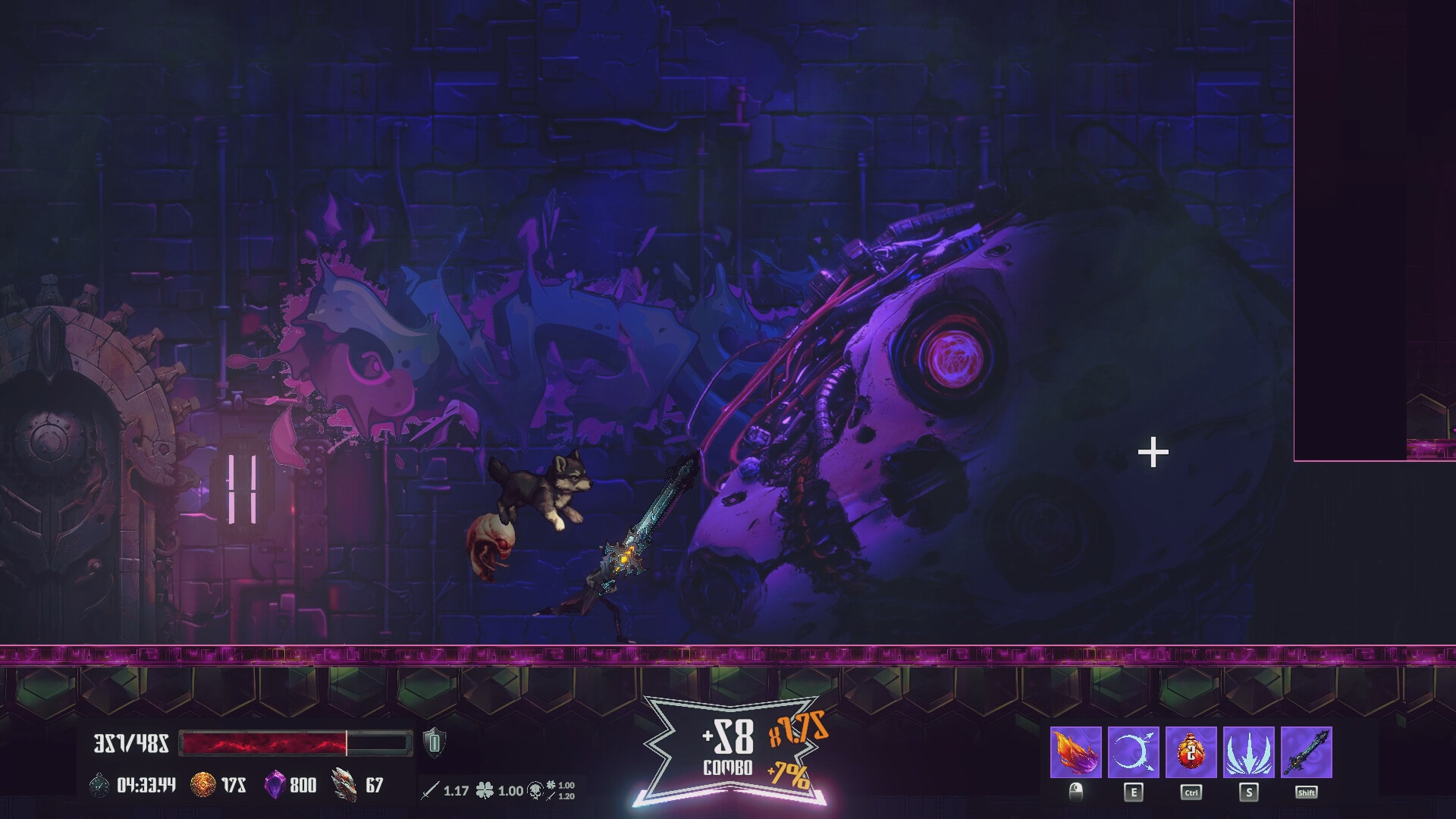This screenshot has width=1456, height=819.
Task: Click the scrap resource icon showing 67
Action: (344, 783)
